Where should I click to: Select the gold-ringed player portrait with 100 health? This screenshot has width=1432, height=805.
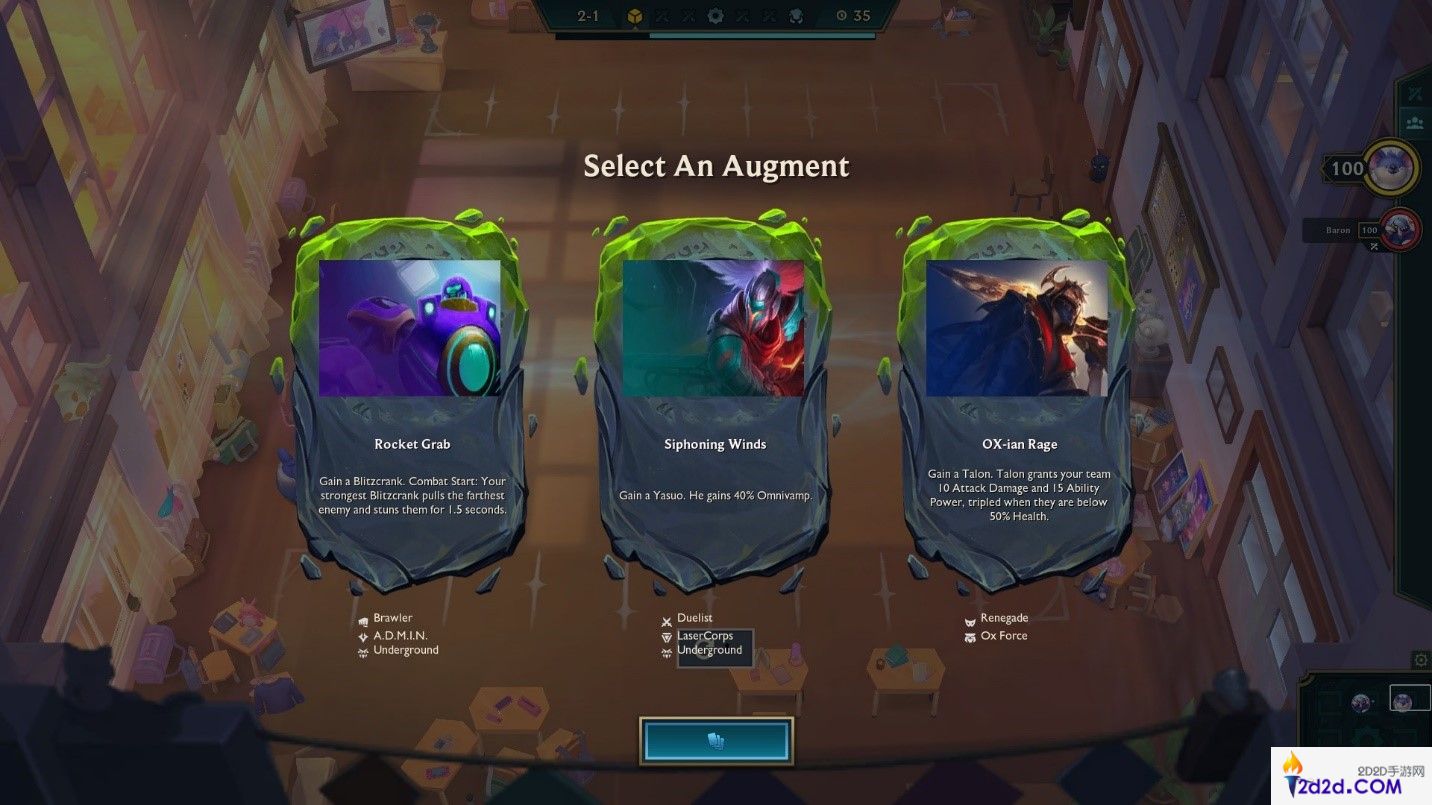[x=1392, y=167]
